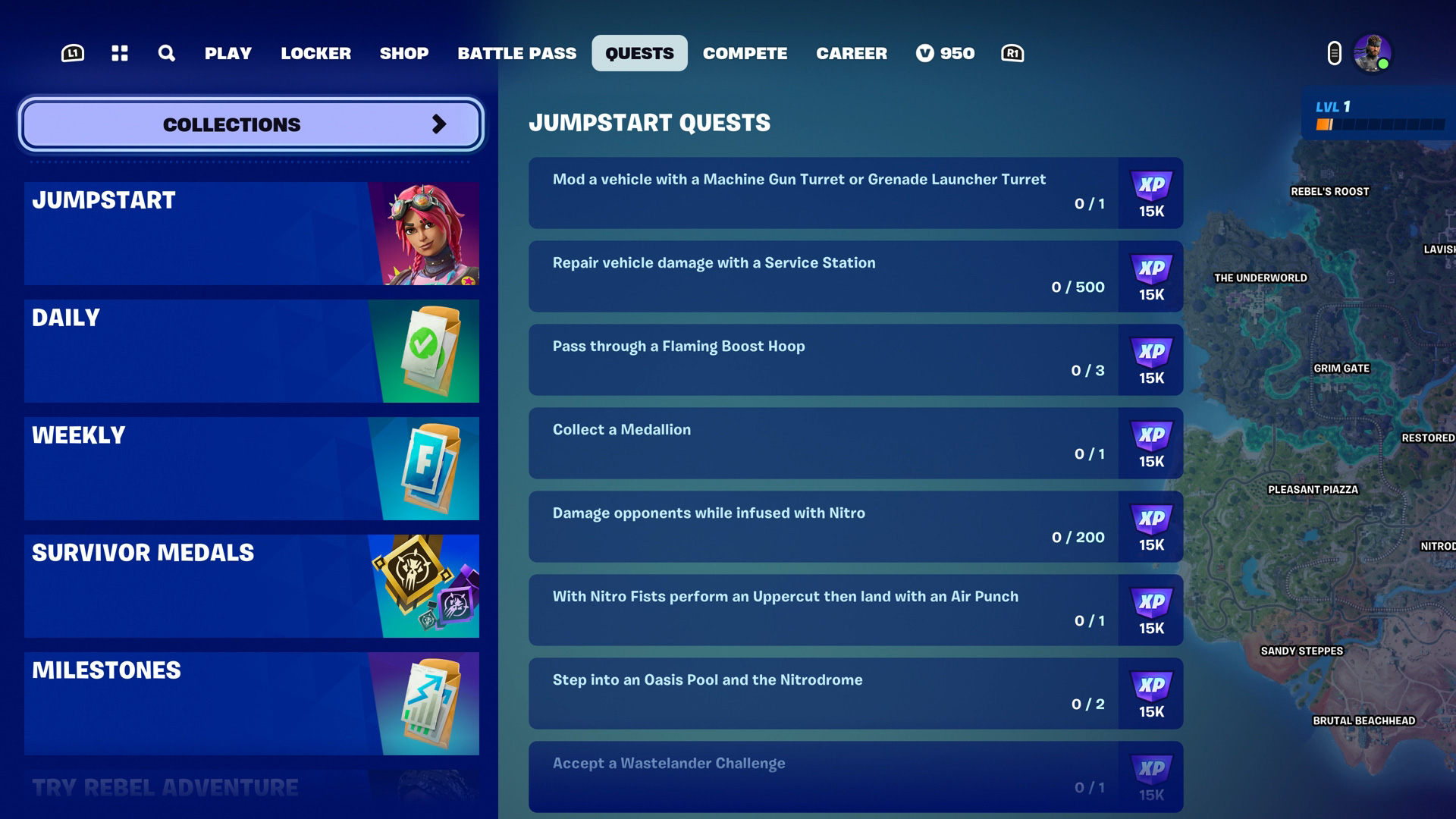Image resolution: width=1456 pixels, height=819 pixels.
Task: Click the L1 shoulder button icon
Action: coord(74,53)
